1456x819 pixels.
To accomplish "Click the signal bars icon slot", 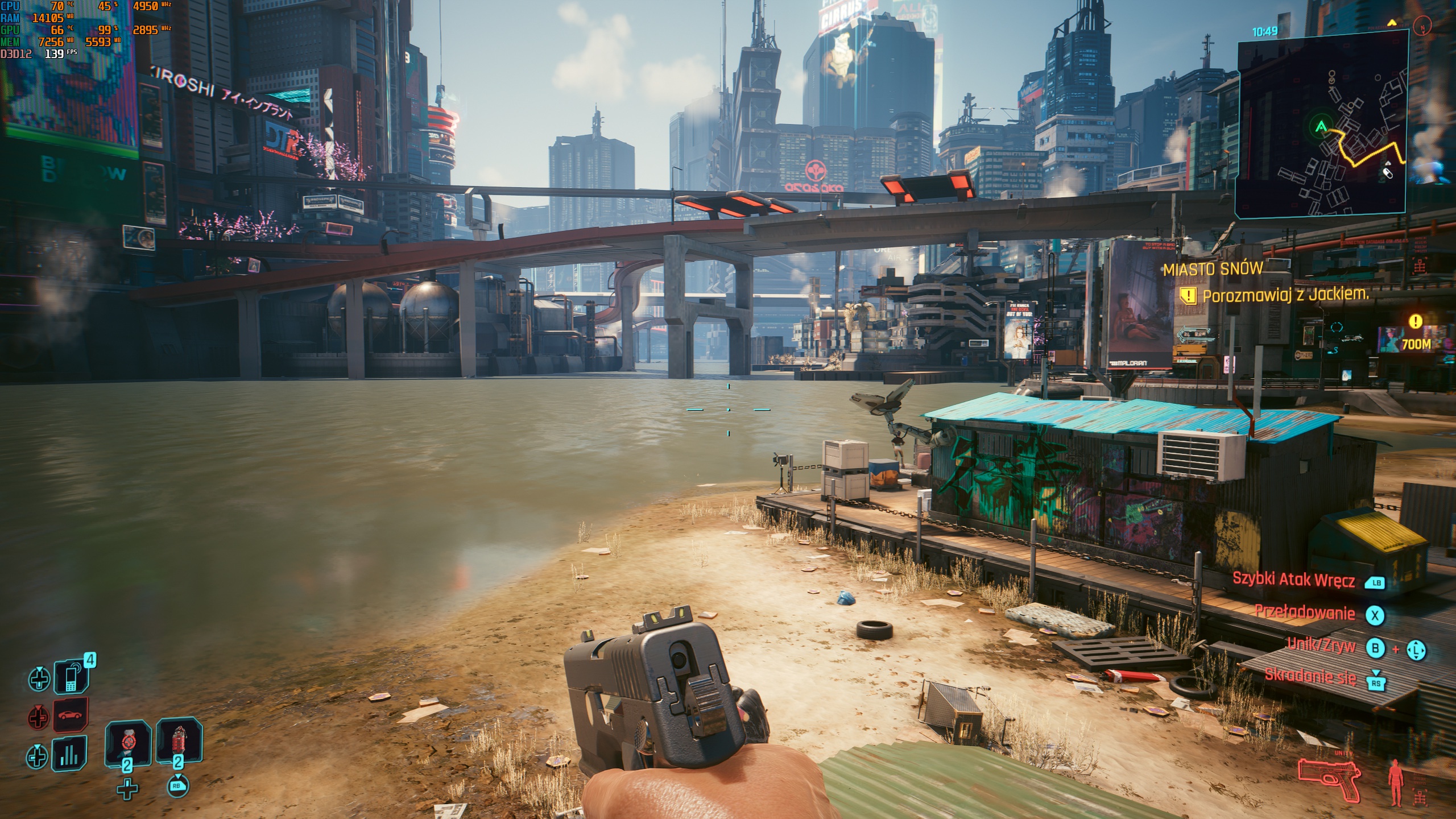I will (69, 755).
